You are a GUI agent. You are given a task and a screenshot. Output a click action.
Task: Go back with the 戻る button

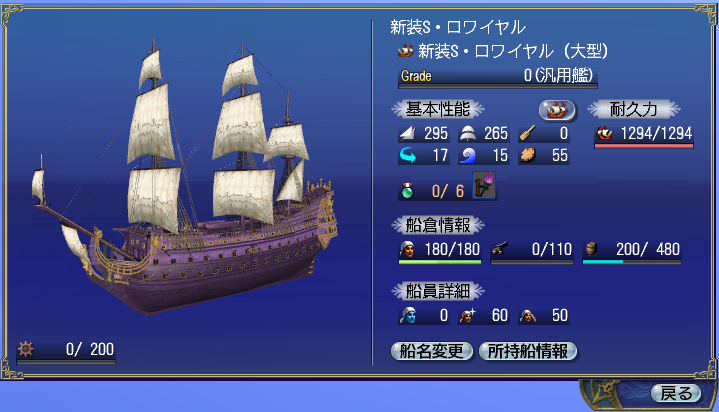tap(676, 393)
